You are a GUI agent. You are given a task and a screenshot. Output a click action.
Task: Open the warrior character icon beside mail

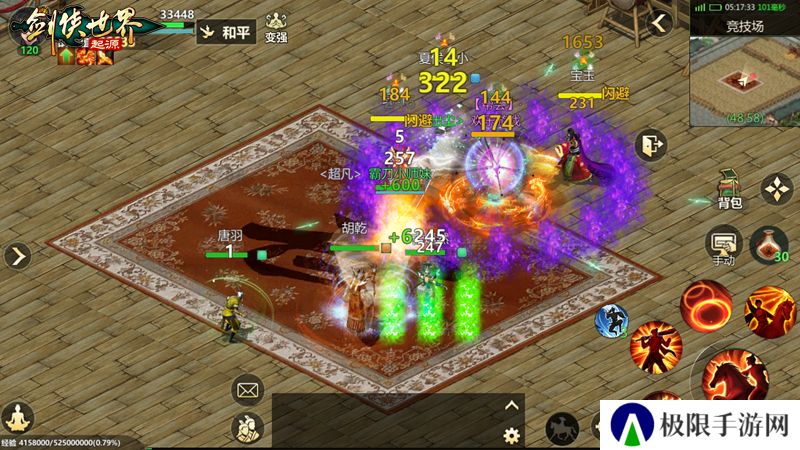(x=247, y=428)
